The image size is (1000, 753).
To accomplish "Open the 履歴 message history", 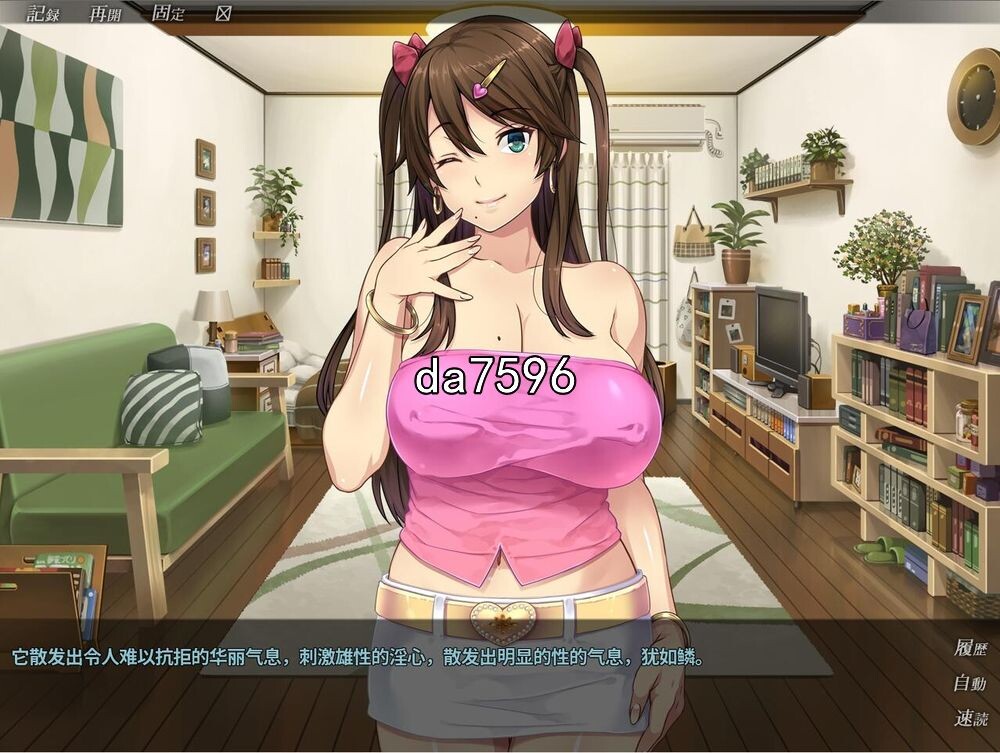I will pyautogui.click(x=969, y=648).
